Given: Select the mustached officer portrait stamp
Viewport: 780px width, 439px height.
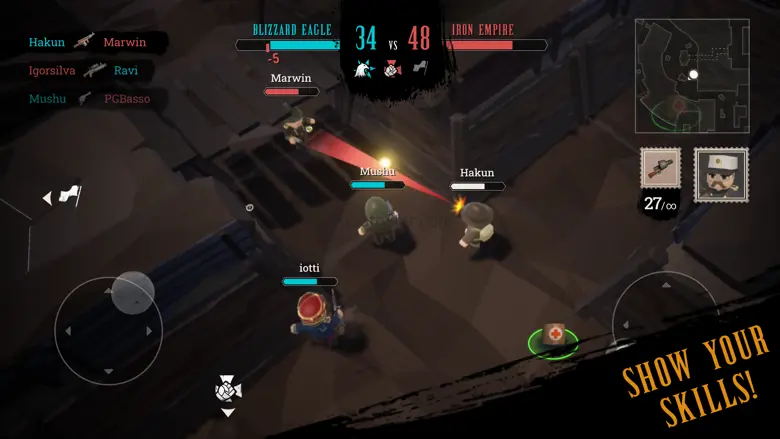Looking at the screenshot, I should (x=721, y=175).
